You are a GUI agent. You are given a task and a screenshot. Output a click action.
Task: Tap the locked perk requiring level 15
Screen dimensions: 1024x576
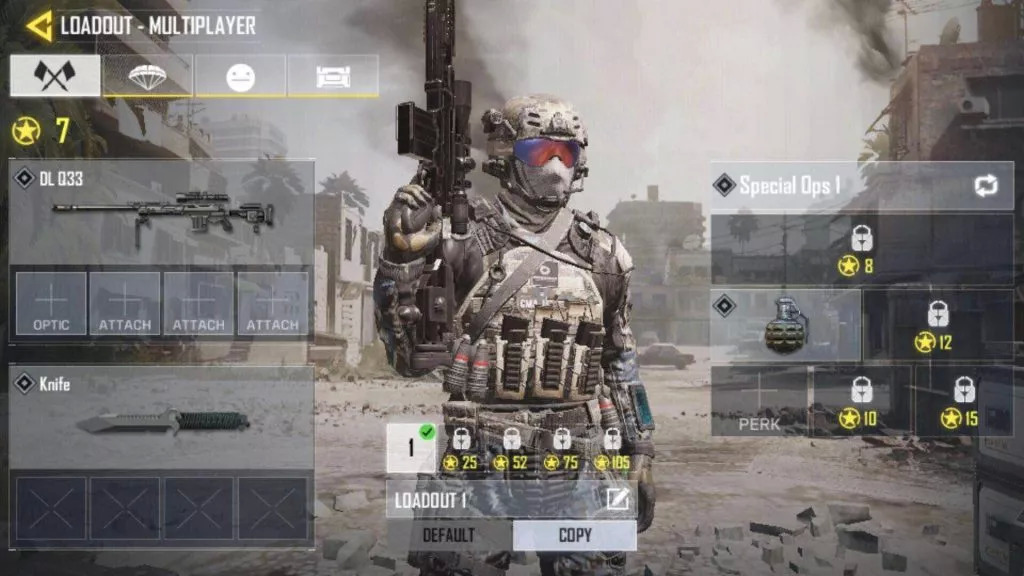click(x=963, y=400)
